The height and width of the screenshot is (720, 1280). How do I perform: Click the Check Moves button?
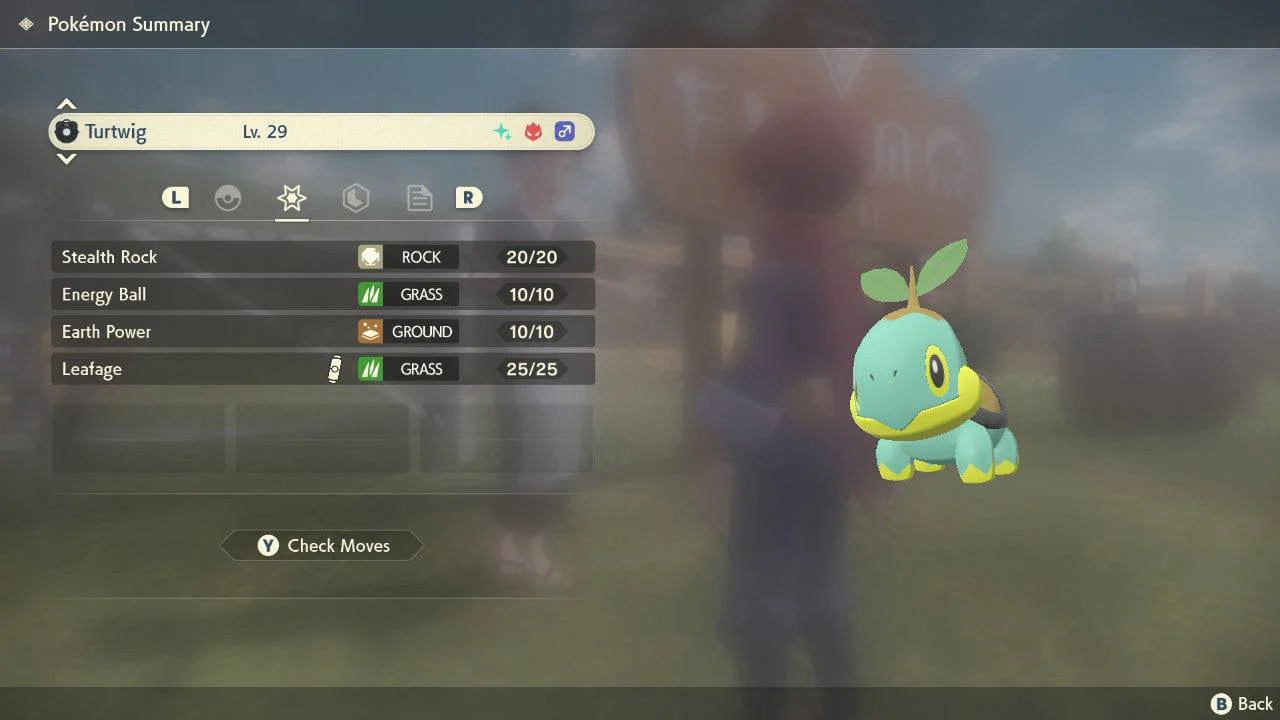point(322,546)
